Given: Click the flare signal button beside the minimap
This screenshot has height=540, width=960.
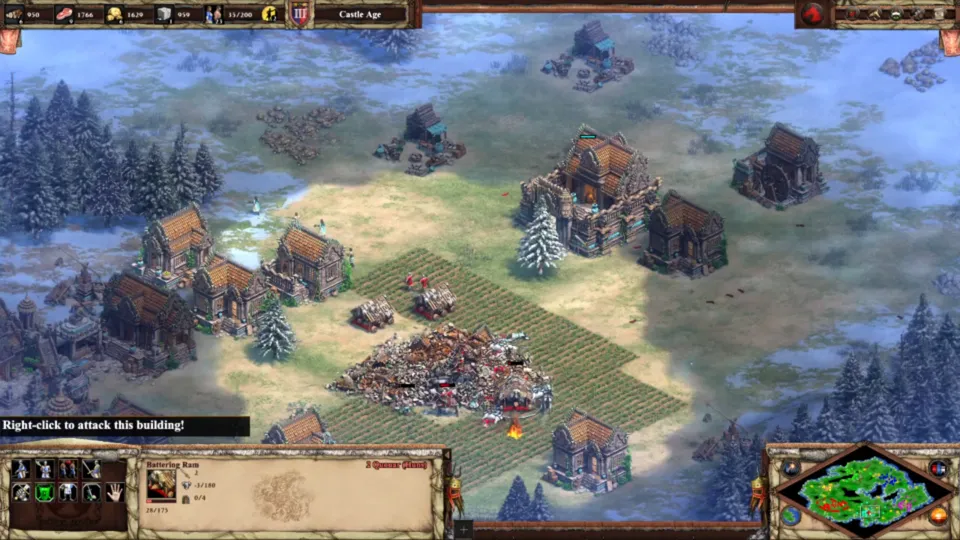Looking at the screenshot, I should 790,468.
